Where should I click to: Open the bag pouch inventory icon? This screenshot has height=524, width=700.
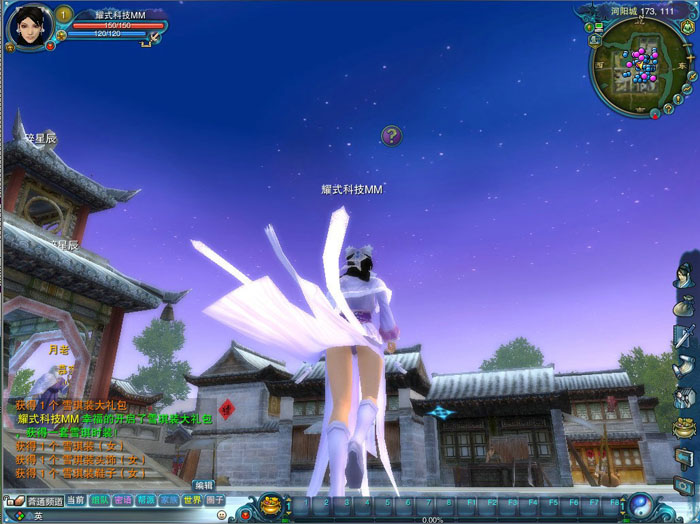(684, 306)
